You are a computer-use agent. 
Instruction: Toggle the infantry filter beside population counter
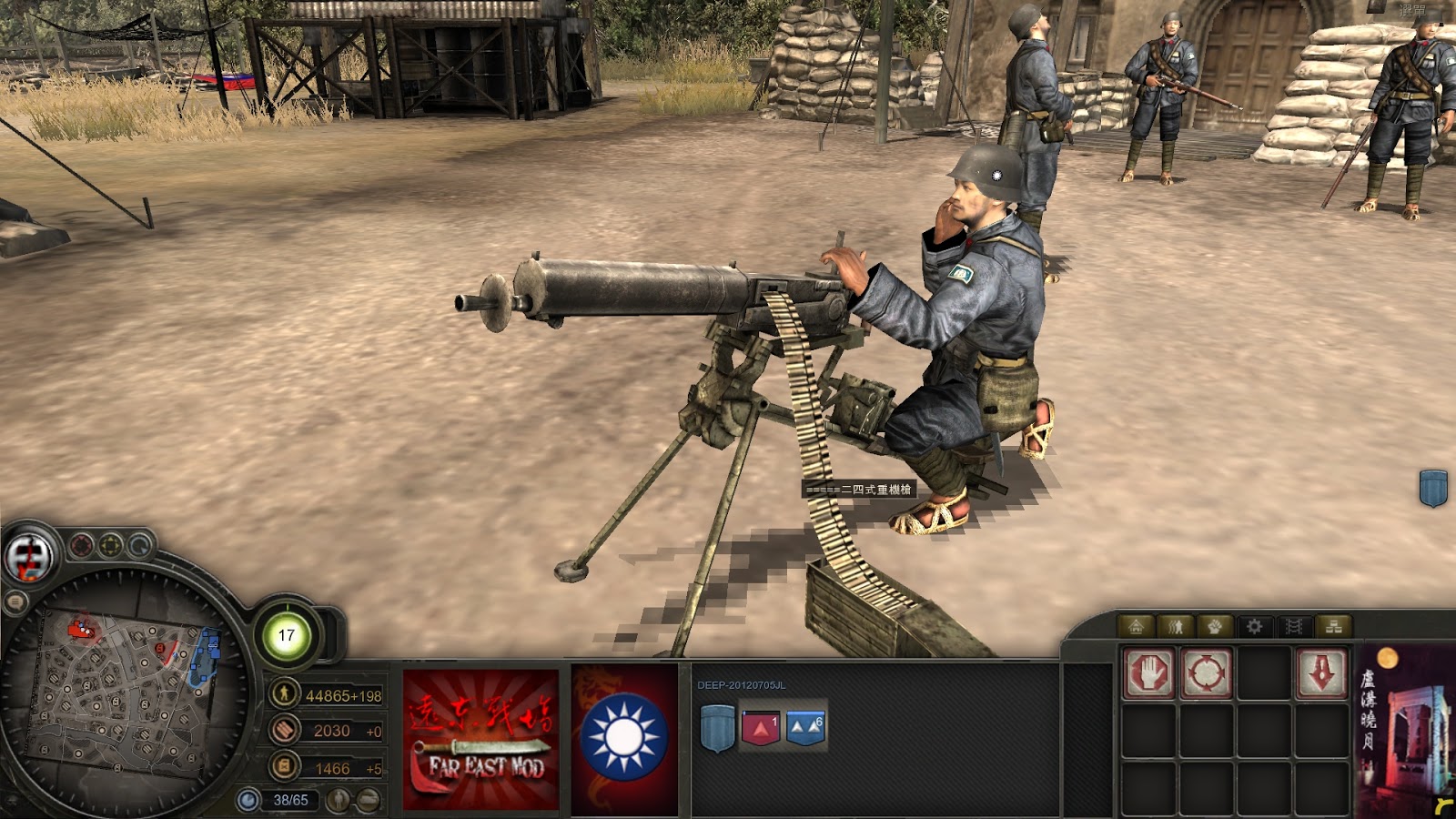coord(337,799)
